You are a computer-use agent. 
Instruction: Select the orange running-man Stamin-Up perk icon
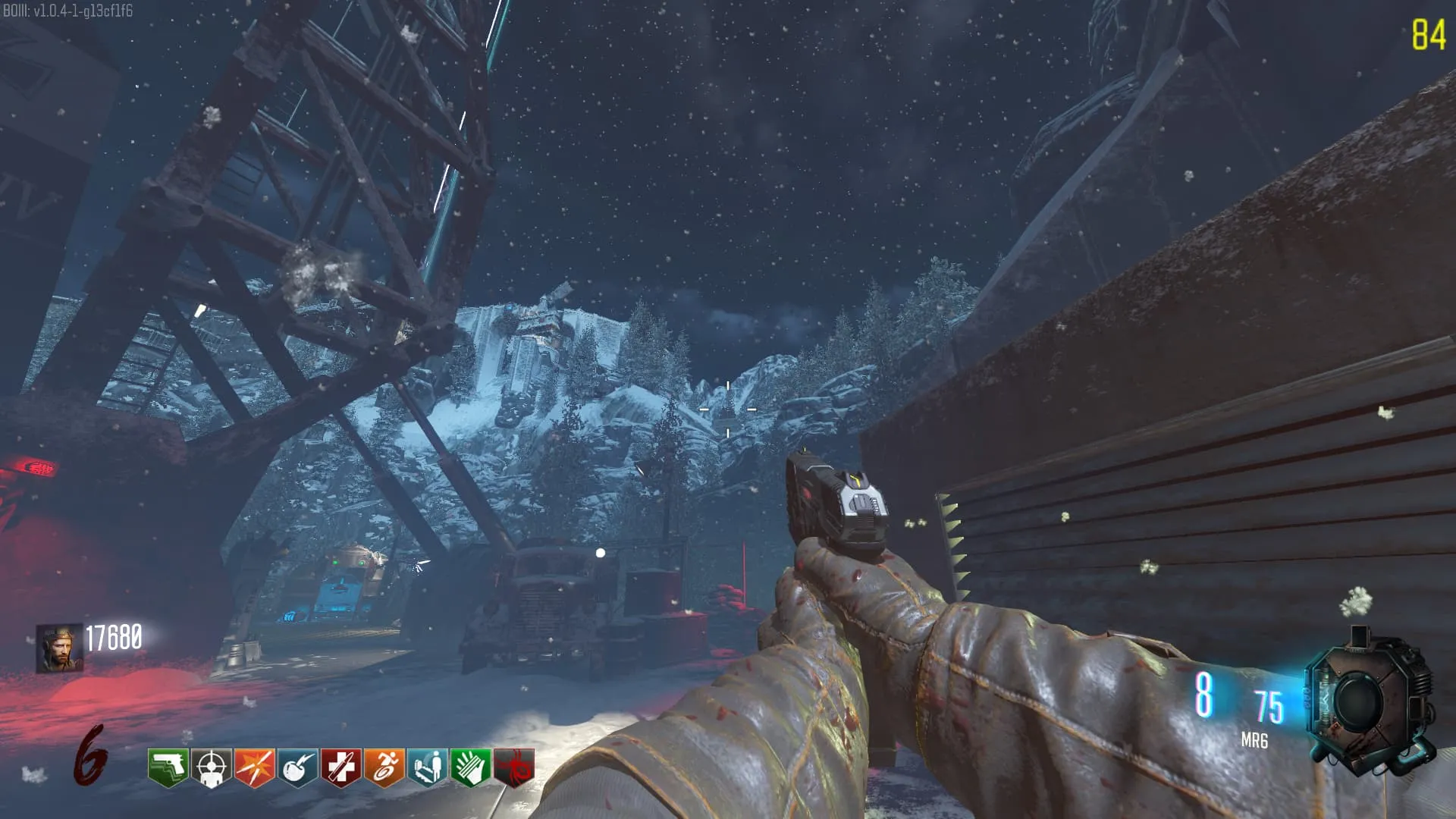pos(384,767)
